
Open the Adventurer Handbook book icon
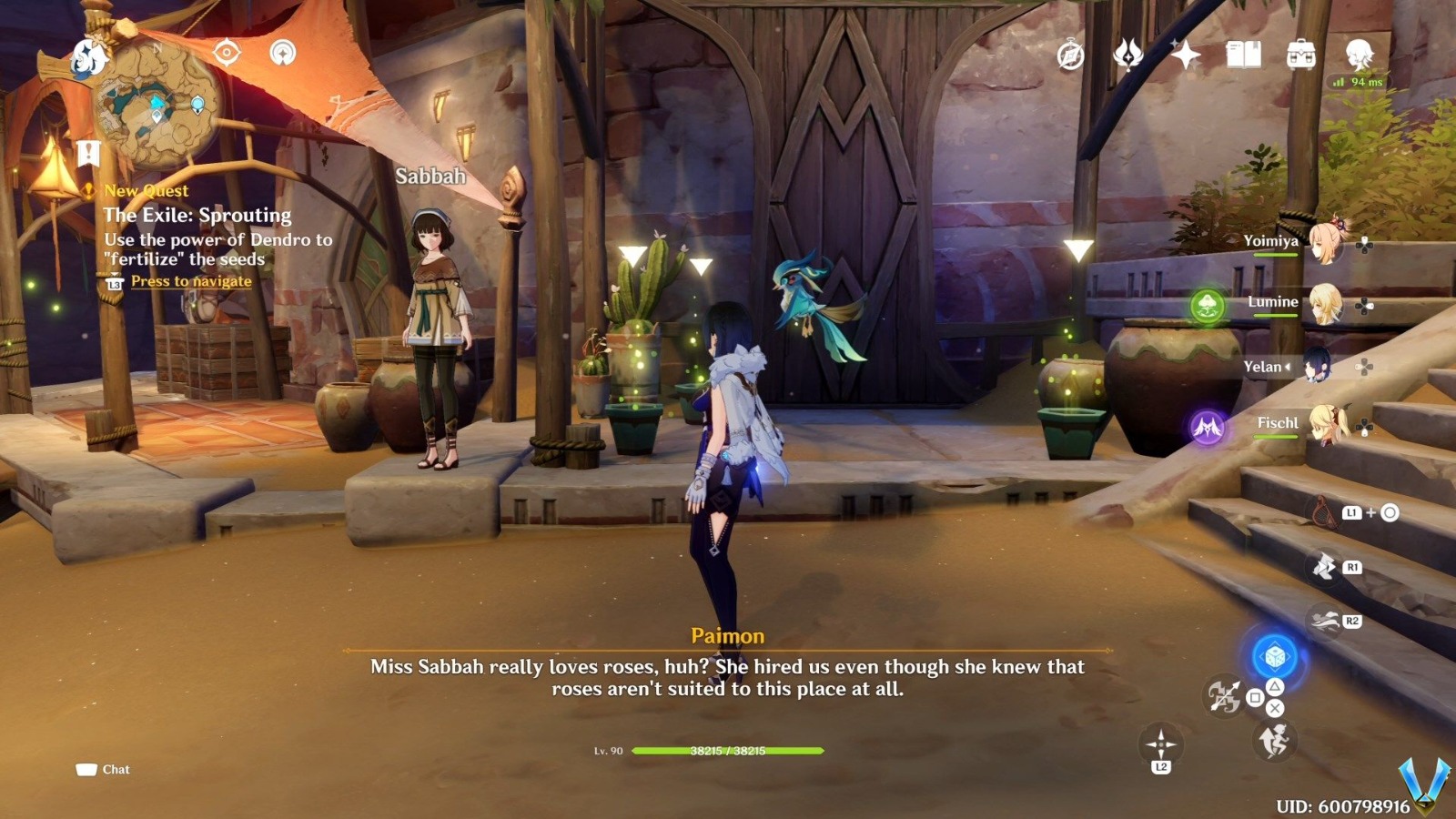coord(1243,56)
